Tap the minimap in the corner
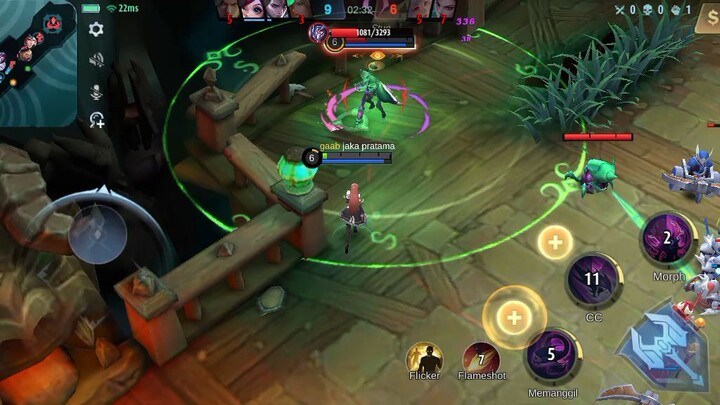The width and height of the screenshot is (720, 405). coord(38,62)
